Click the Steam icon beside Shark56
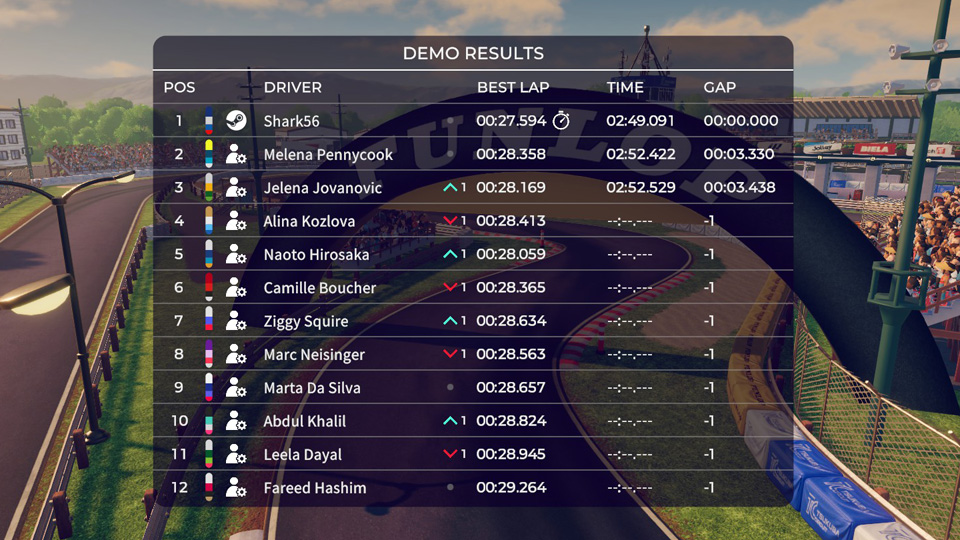This screenshot has width=960, height=540. [x=236, y=121]
